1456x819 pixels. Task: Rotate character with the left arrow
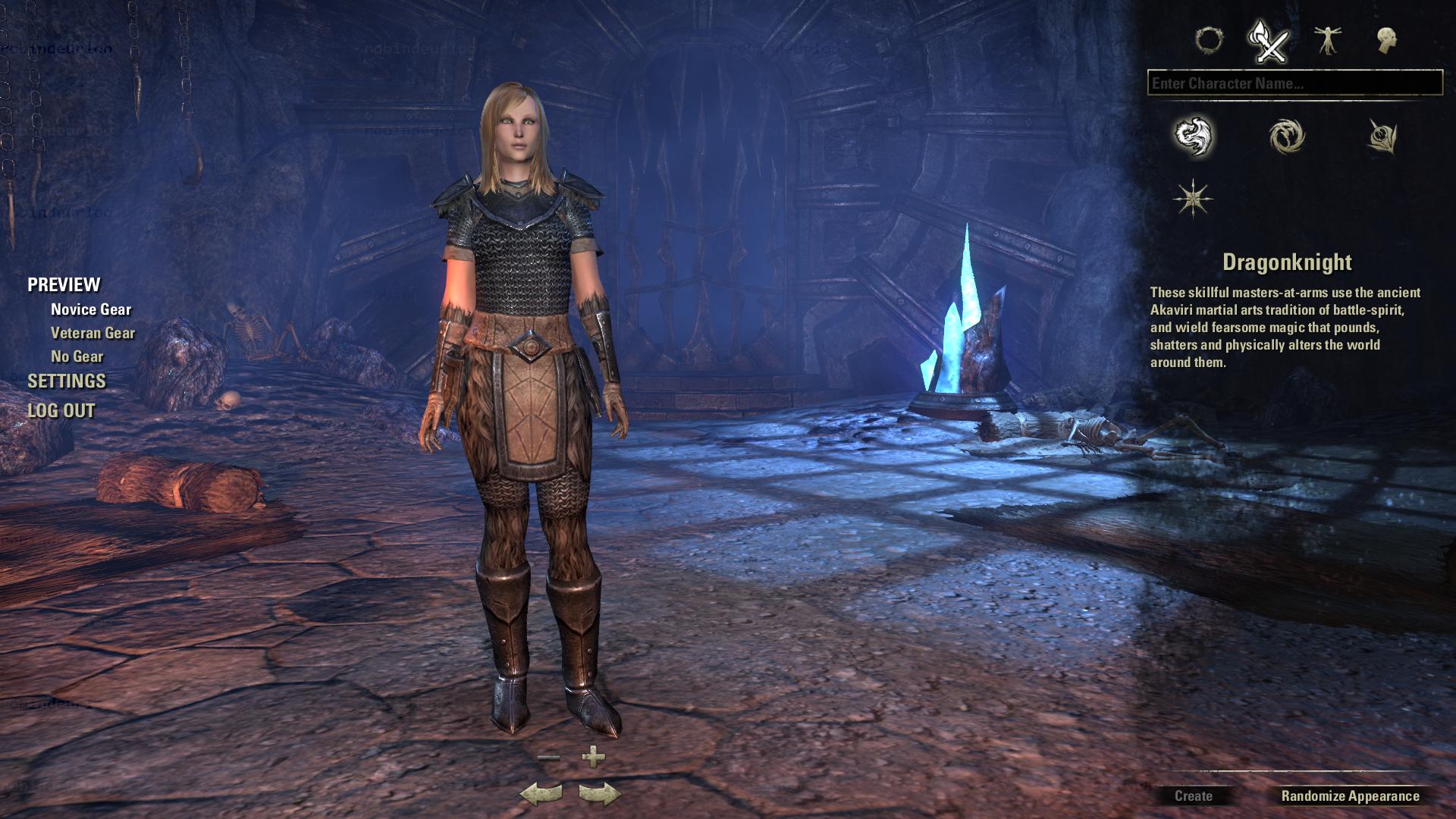click(541, 794)
